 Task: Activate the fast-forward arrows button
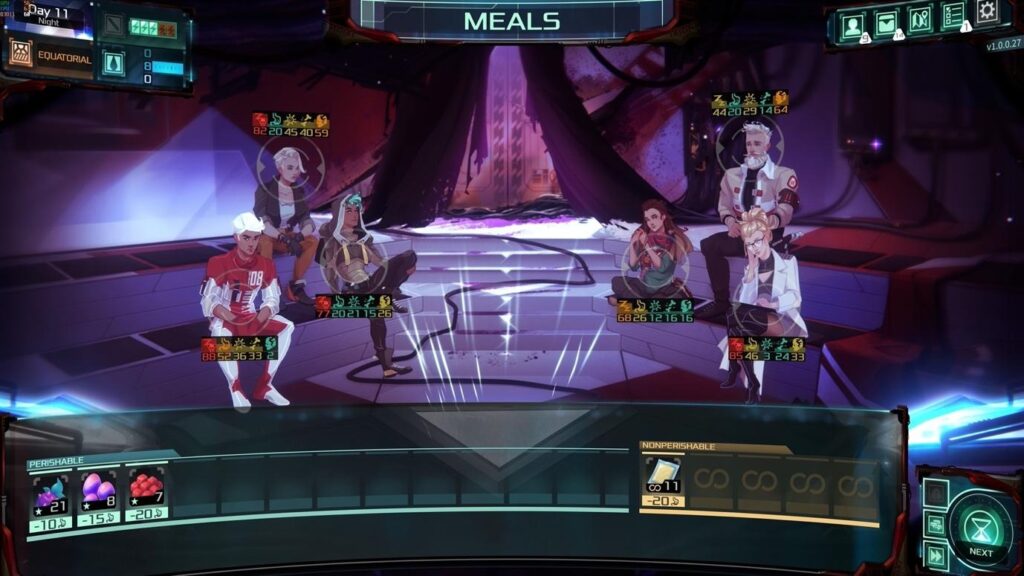tap(936, 555)
